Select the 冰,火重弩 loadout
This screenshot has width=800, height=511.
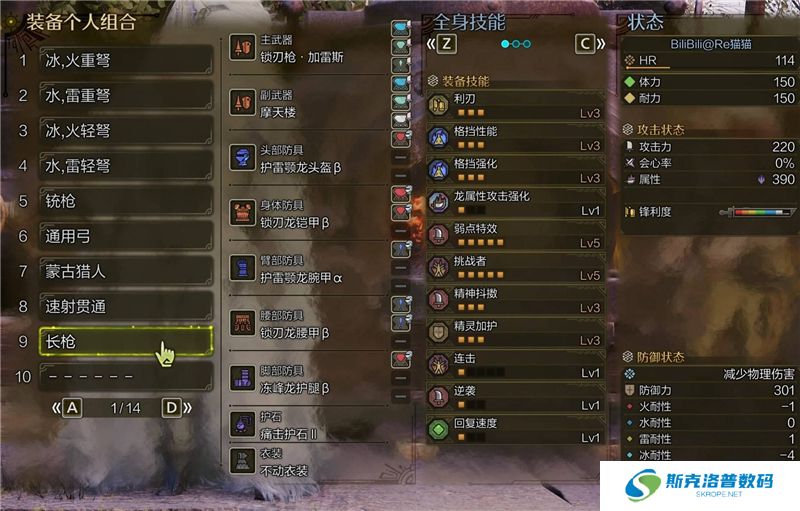(x=125, y=61)
